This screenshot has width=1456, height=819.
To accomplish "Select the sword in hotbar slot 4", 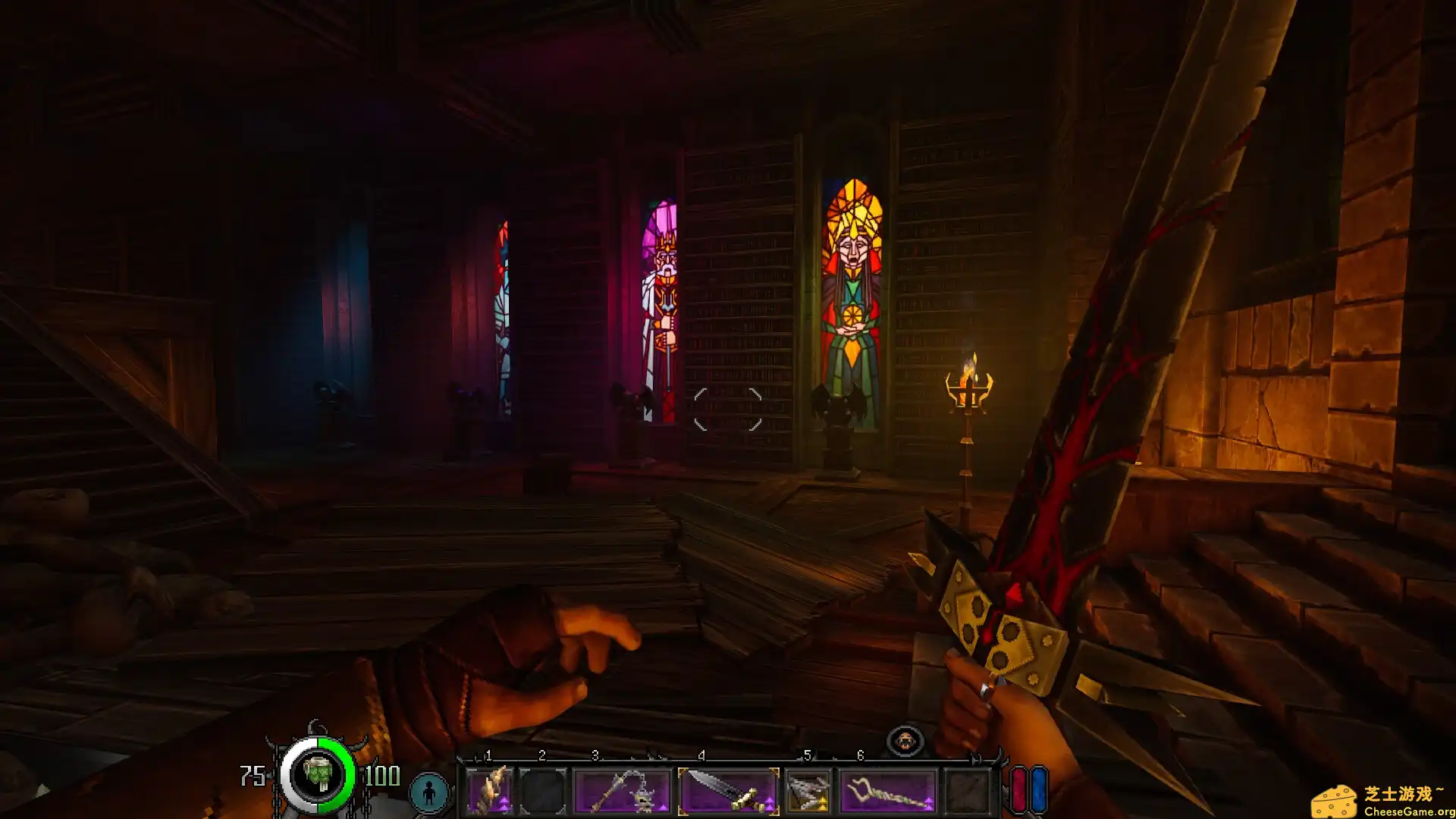I will (728, 792).
